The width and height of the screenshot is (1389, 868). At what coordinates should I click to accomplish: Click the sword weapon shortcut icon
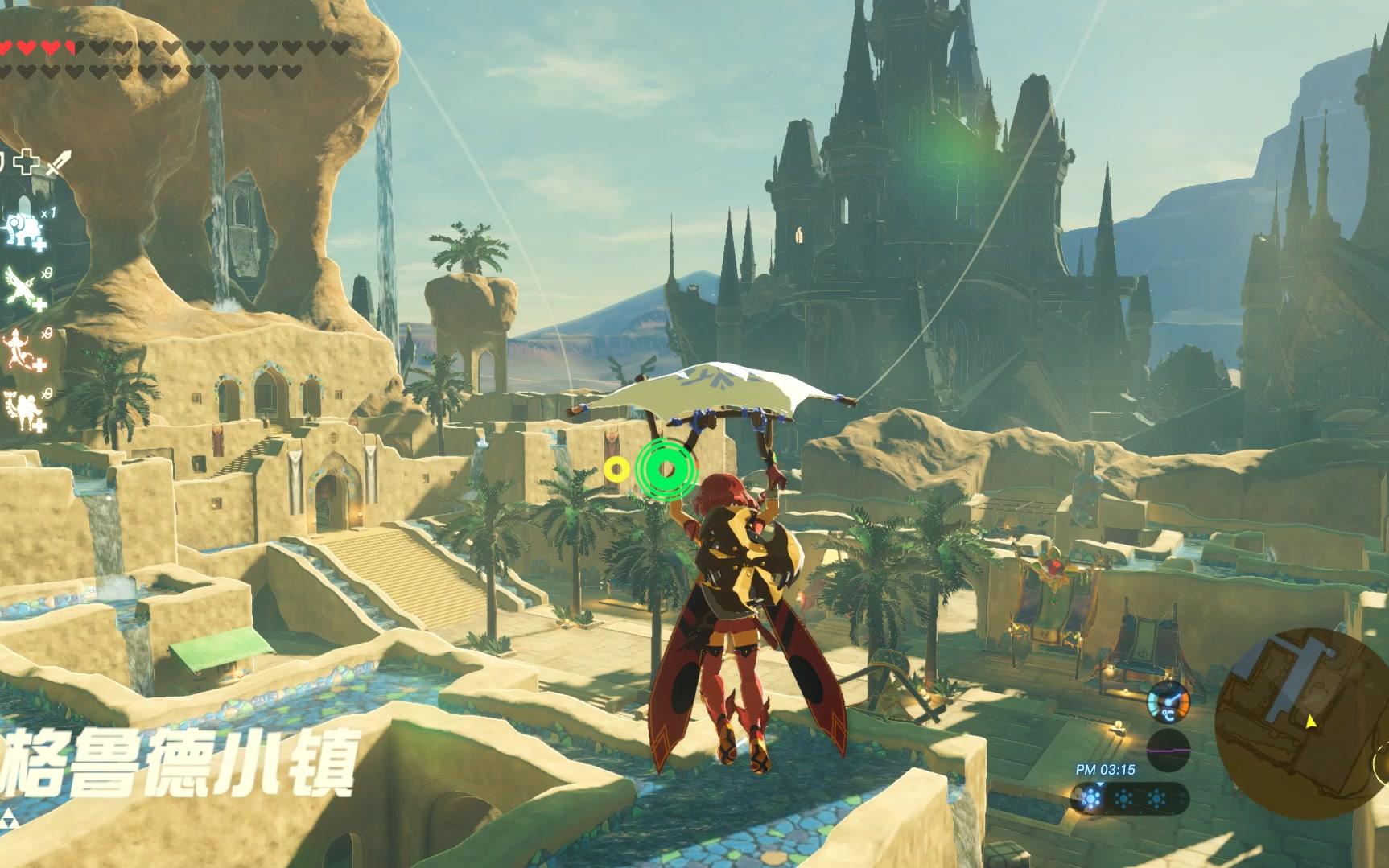tap(58, 162)
